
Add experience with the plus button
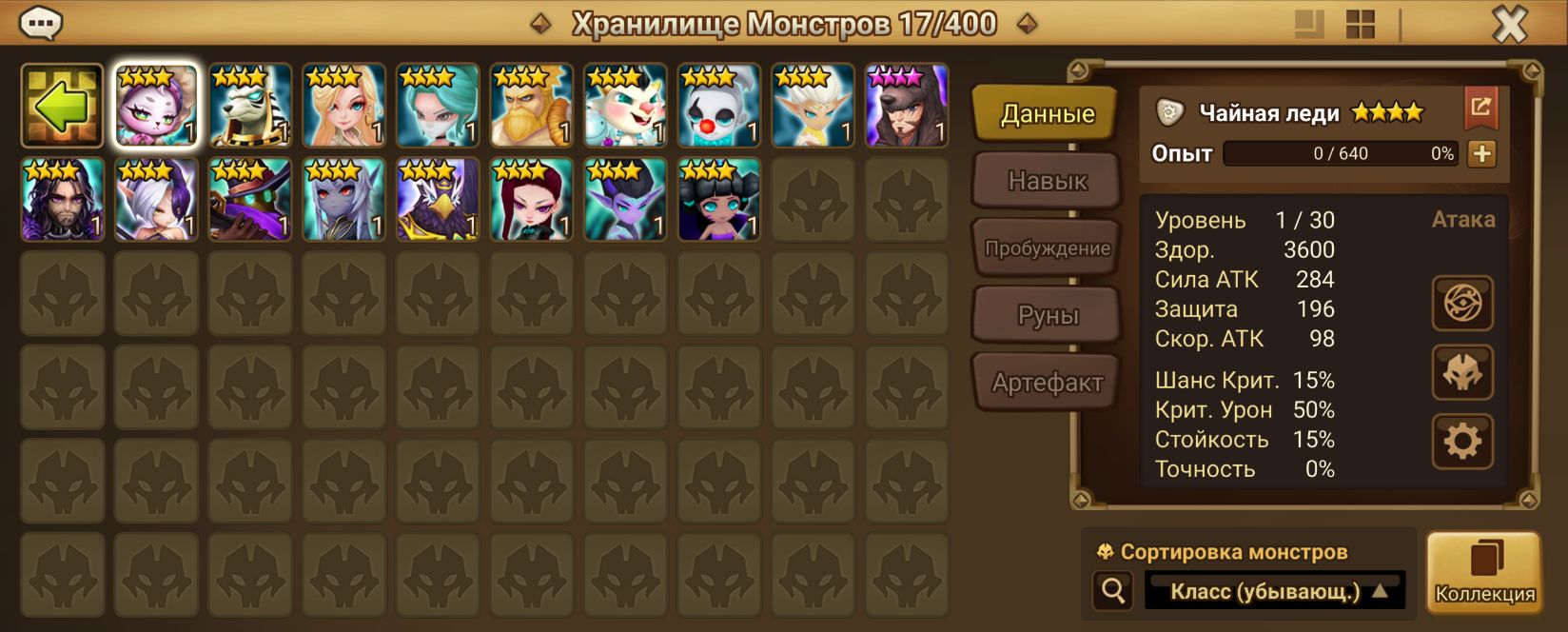1481,153
